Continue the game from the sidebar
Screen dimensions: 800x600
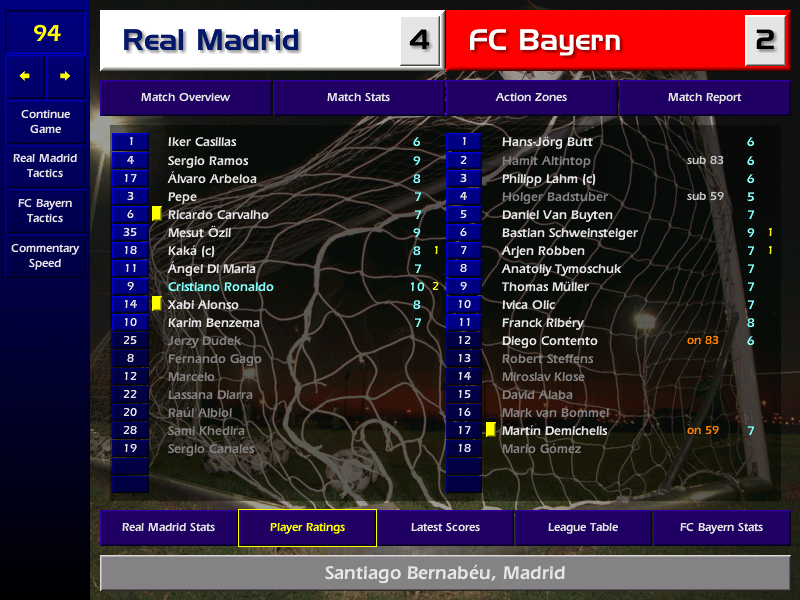[45, 121]
